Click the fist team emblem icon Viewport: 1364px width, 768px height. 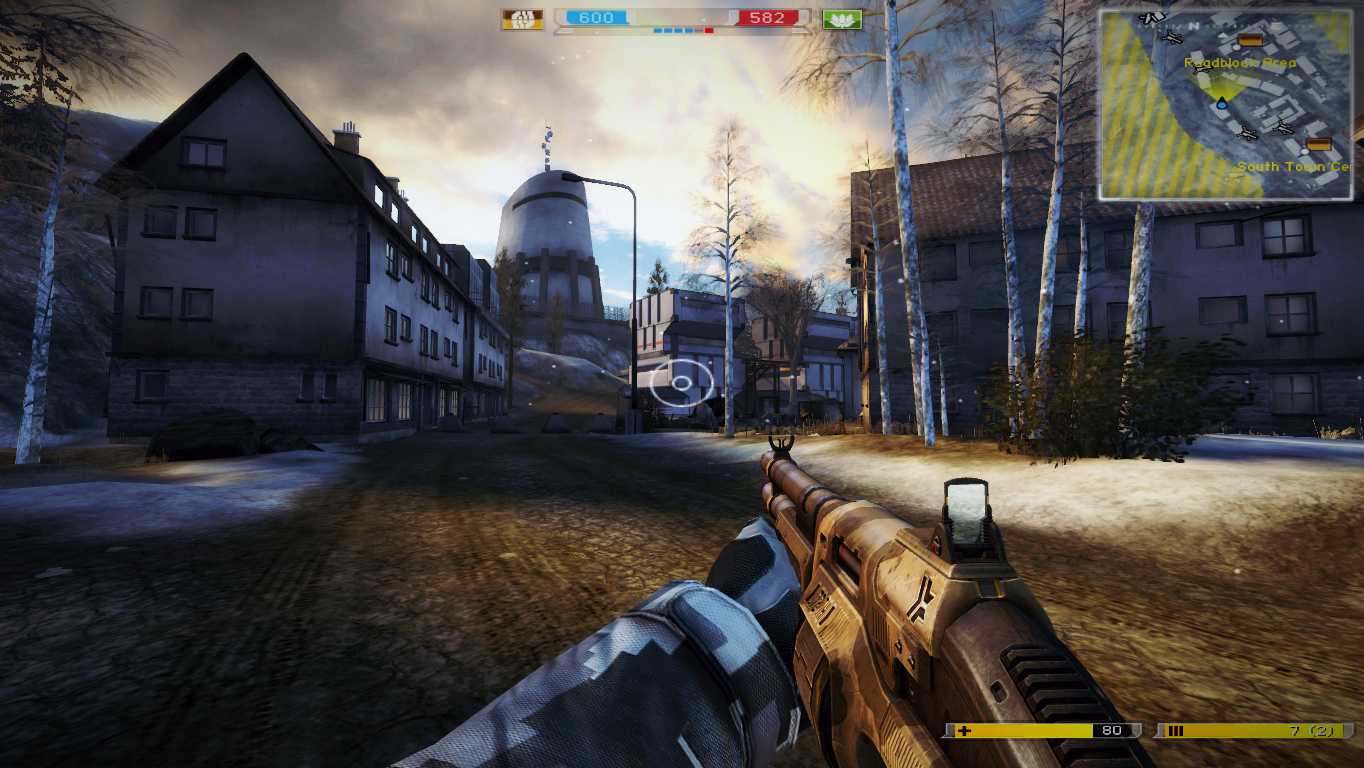522,19
